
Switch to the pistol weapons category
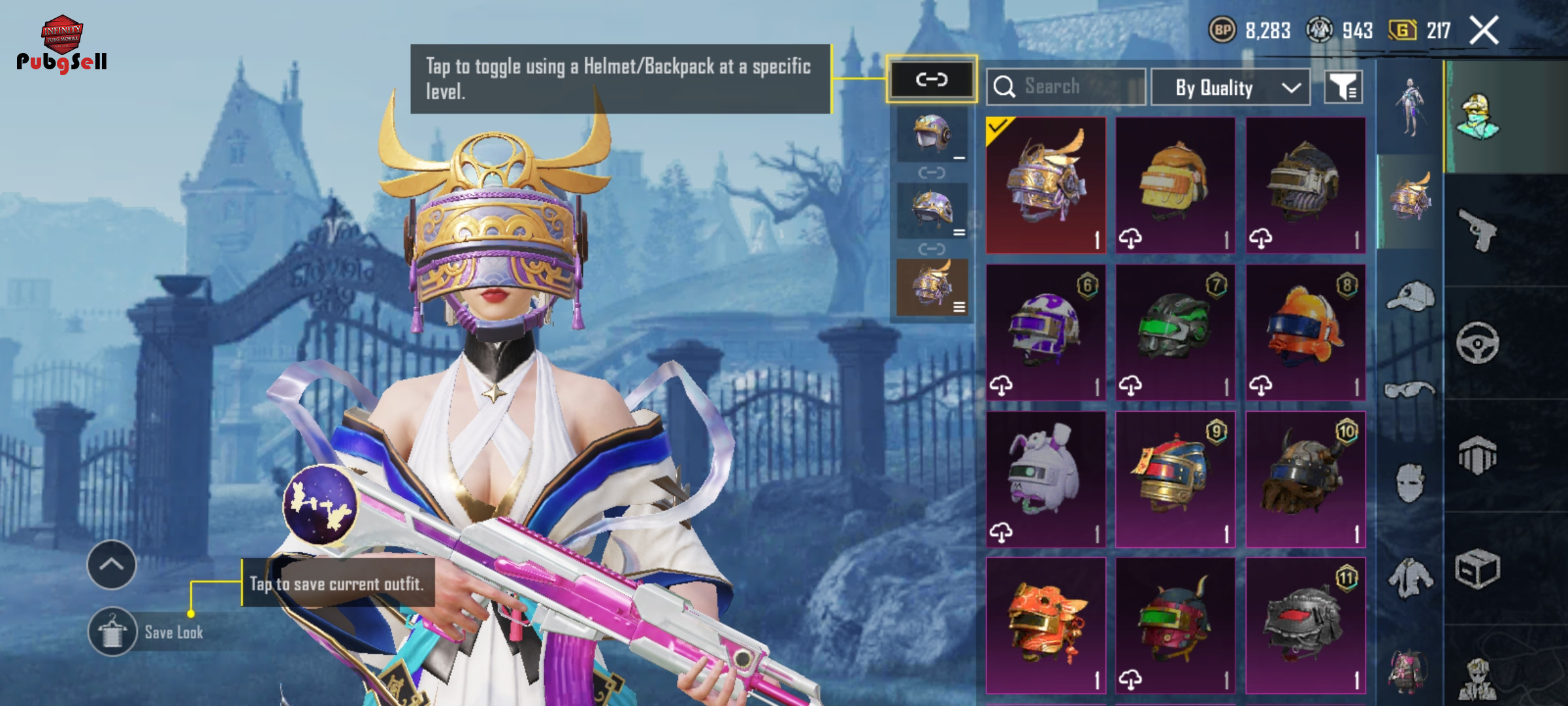1477,229
